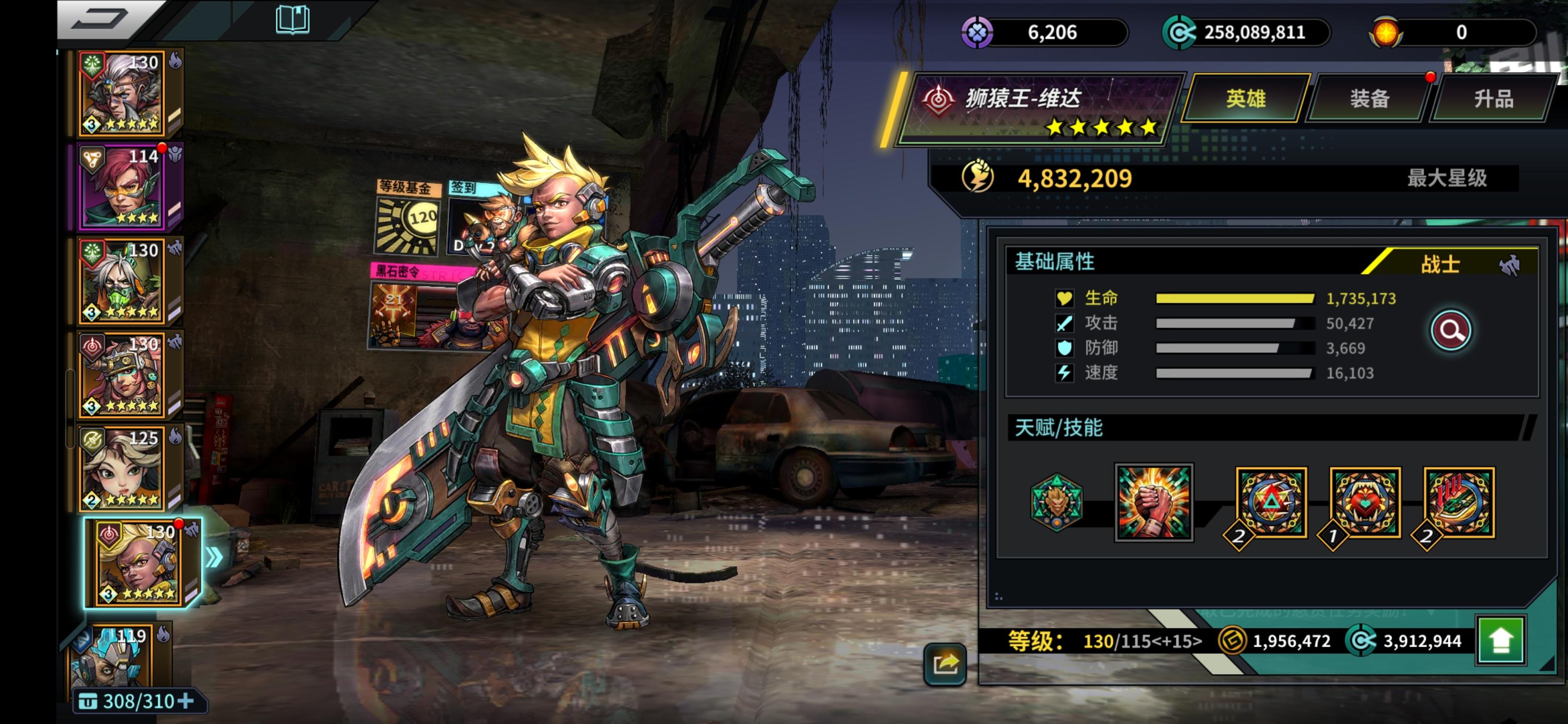Open detailed stats with the magnifier button
1568x724 pixels.
click(x=1450, y=331)
